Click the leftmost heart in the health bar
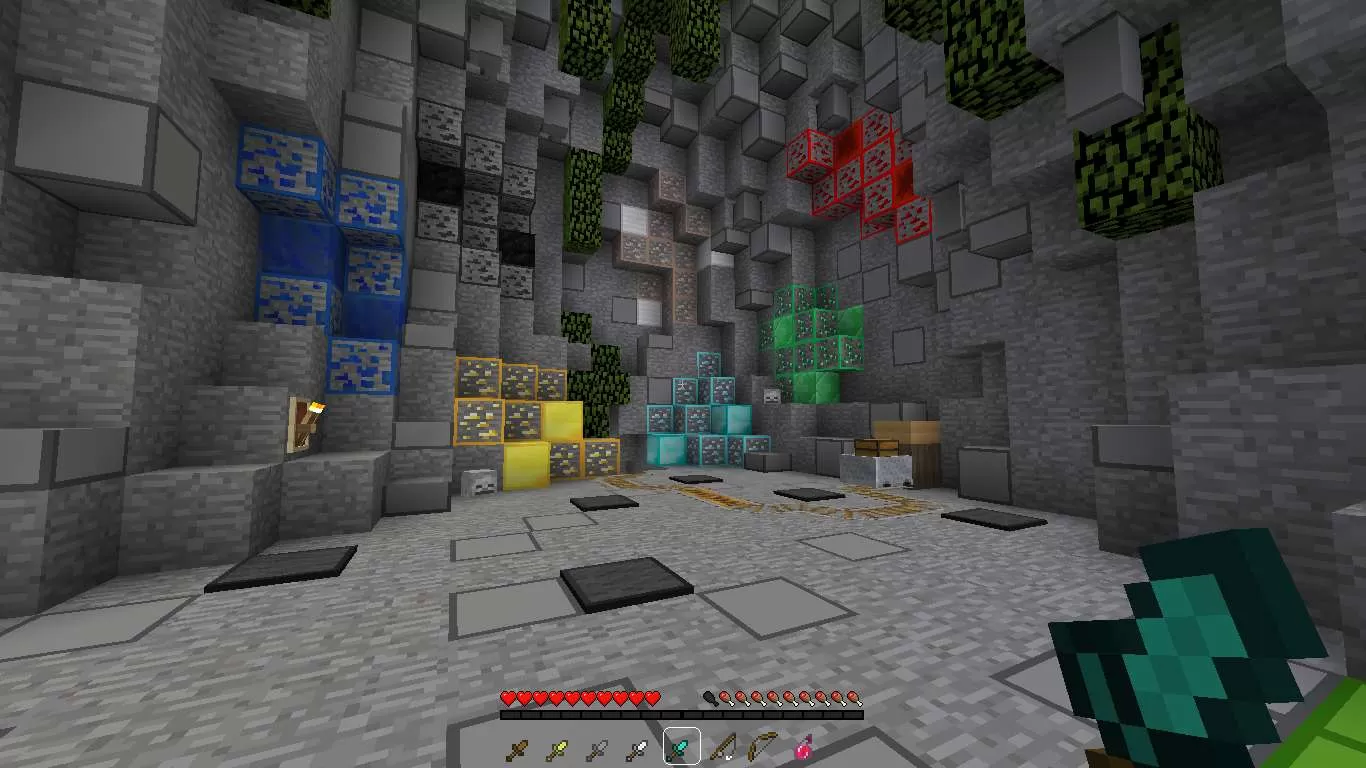Viewport: 1366px width, 768px height. click(507, 697)
